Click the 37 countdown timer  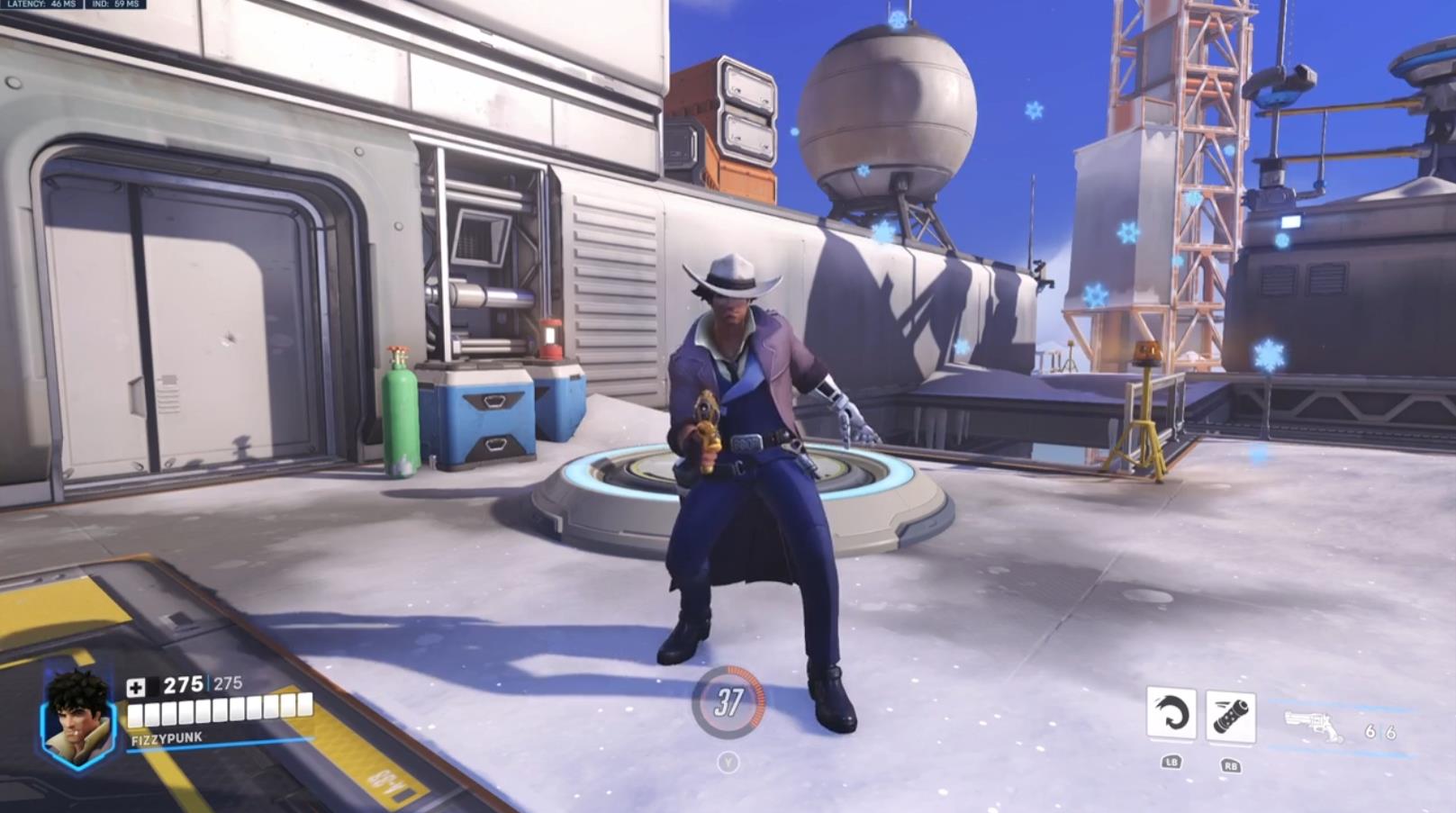tap(730, 700)
